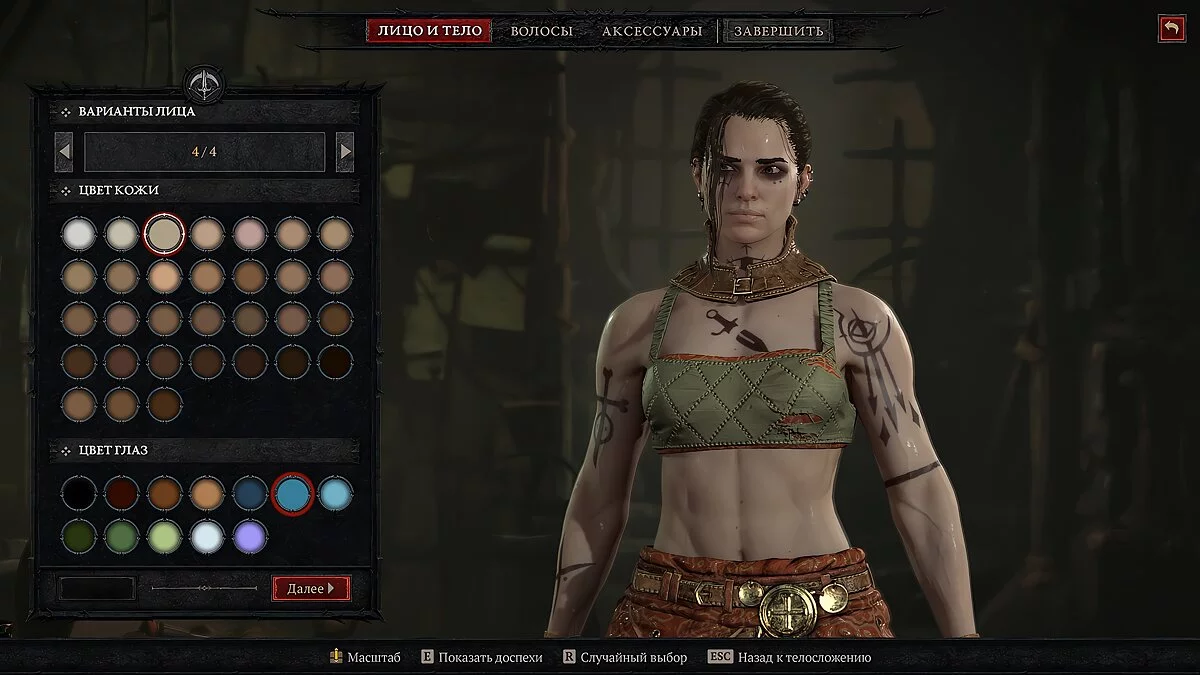
Task: Select the Лицо и тело tab
Action: coord(430,31)
